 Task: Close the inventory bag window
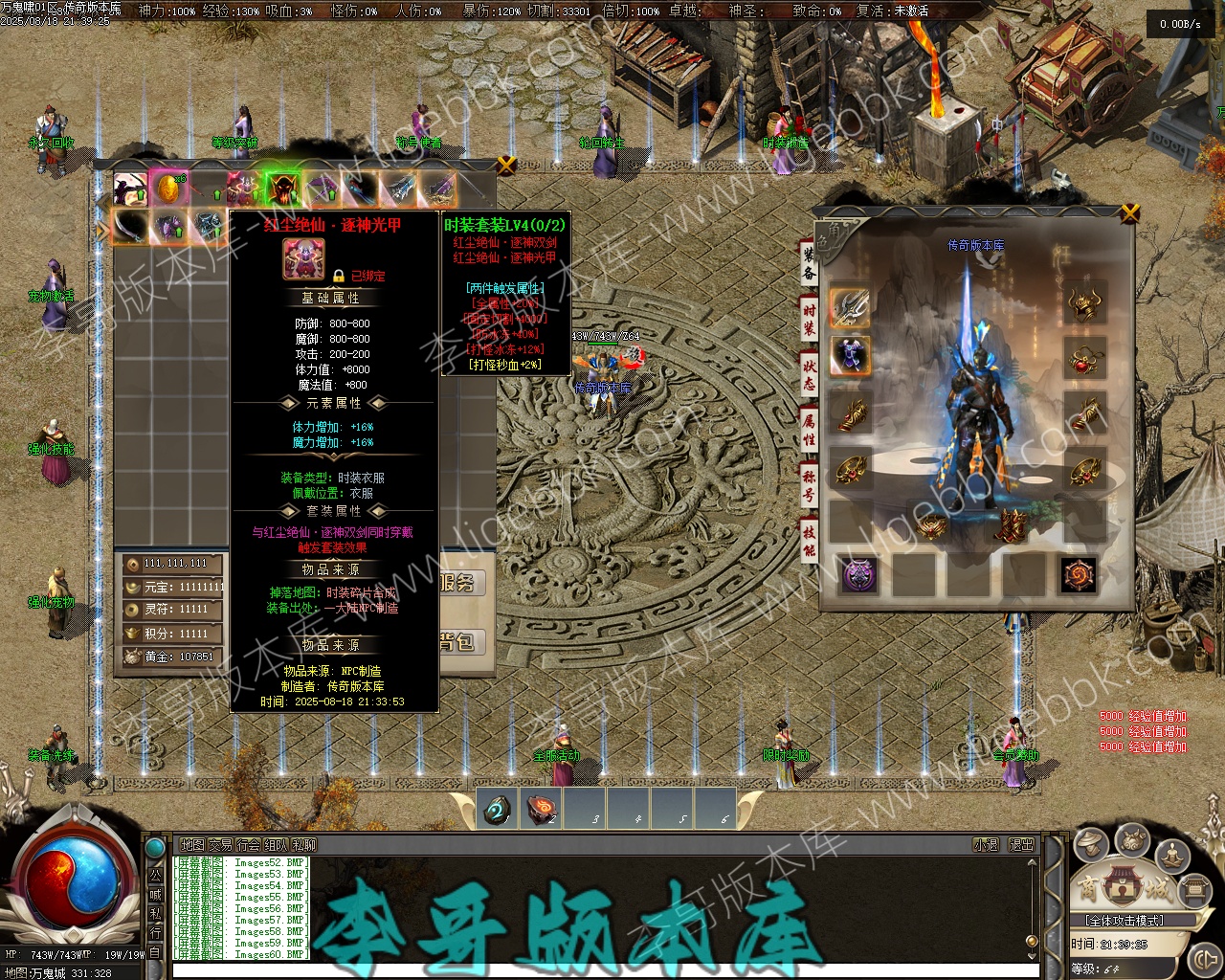point(506,165)
